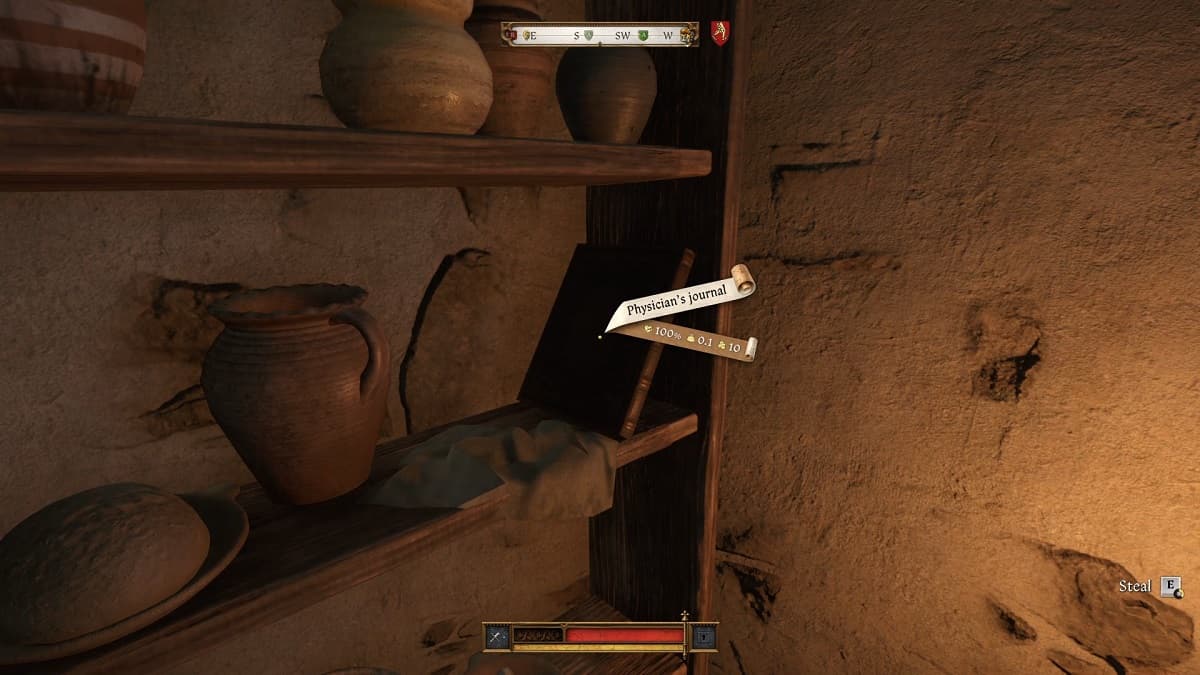
Task: Click the pale green shield marker beside S
Action: 591,36
